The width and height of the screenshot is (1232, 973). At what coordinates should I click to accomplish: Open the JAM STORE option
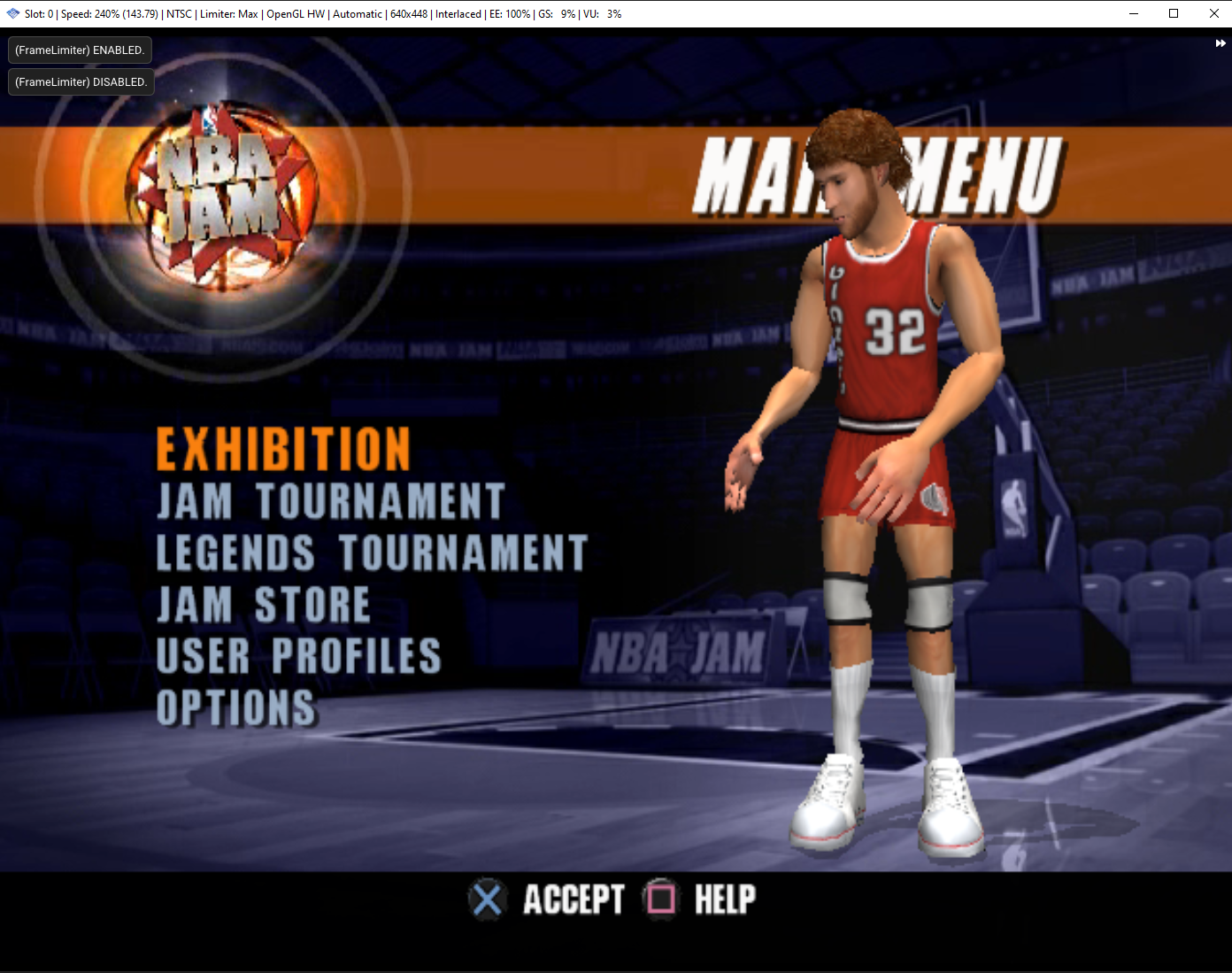point(263,605)
